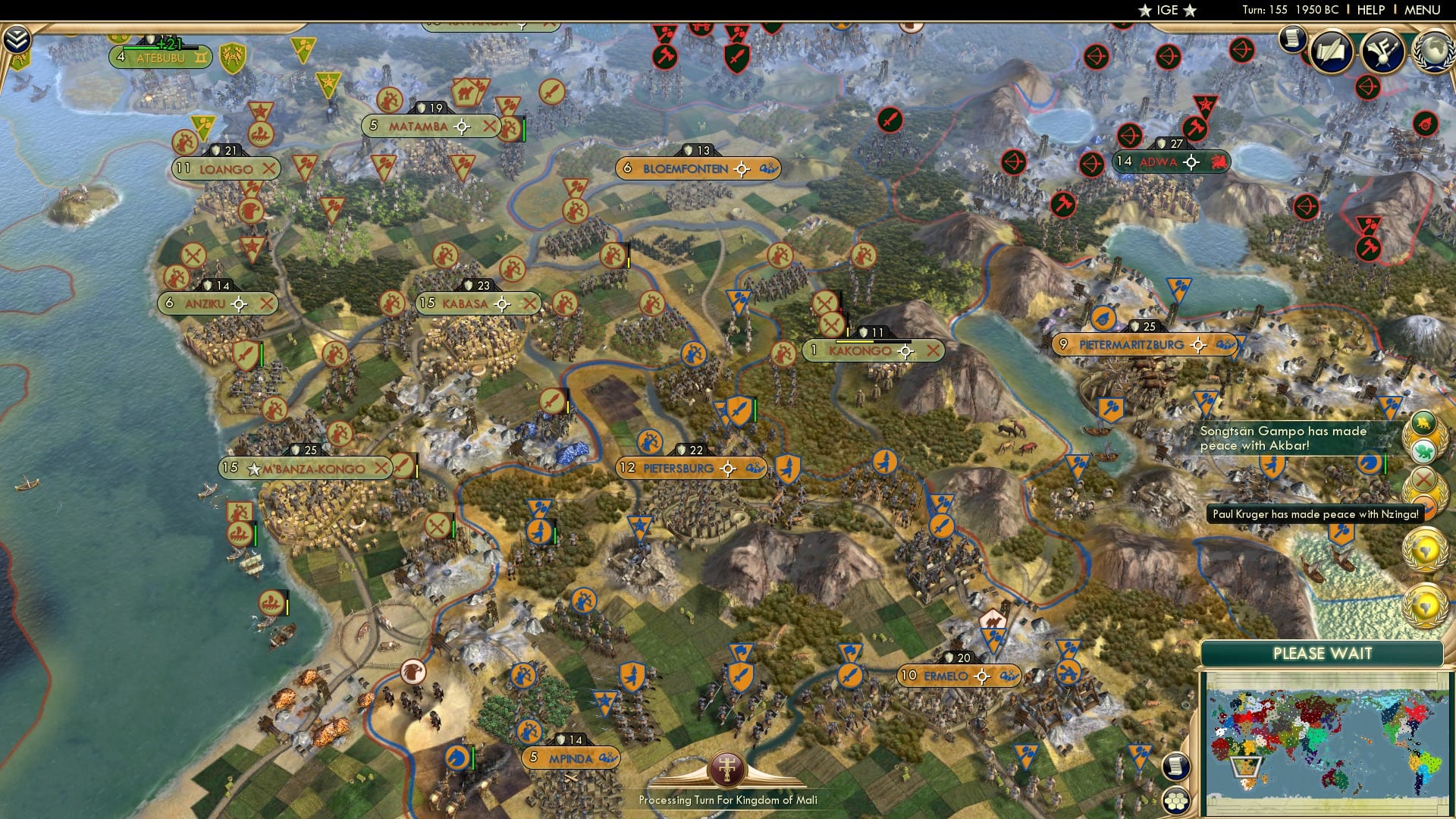This screenshot has height=819, width=1456.
Task: Open the Diplomacy globe overview icon
Action: [x=1436, y=52]
